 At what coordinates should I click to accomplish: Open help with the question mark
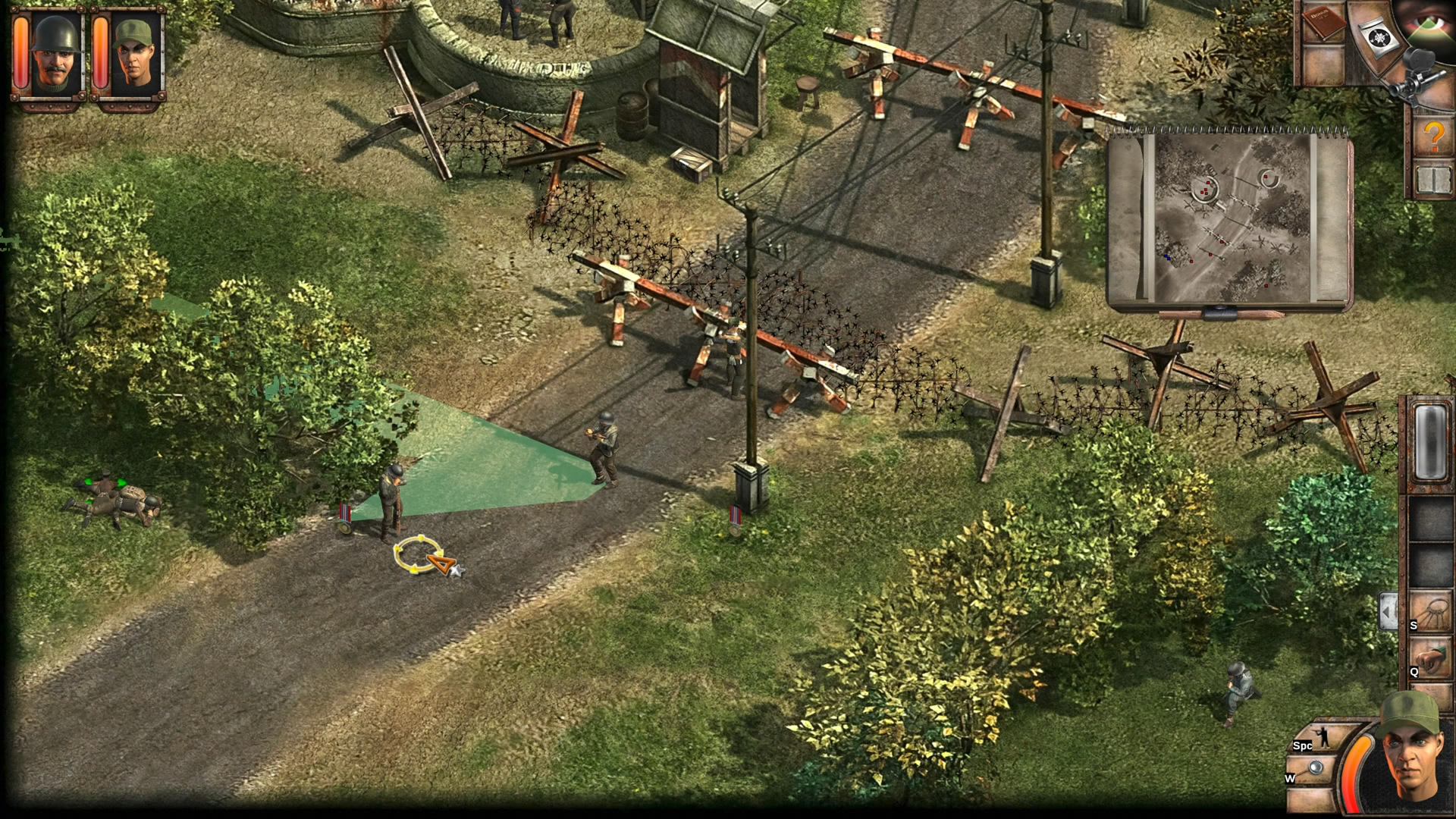pos(1432,136)
